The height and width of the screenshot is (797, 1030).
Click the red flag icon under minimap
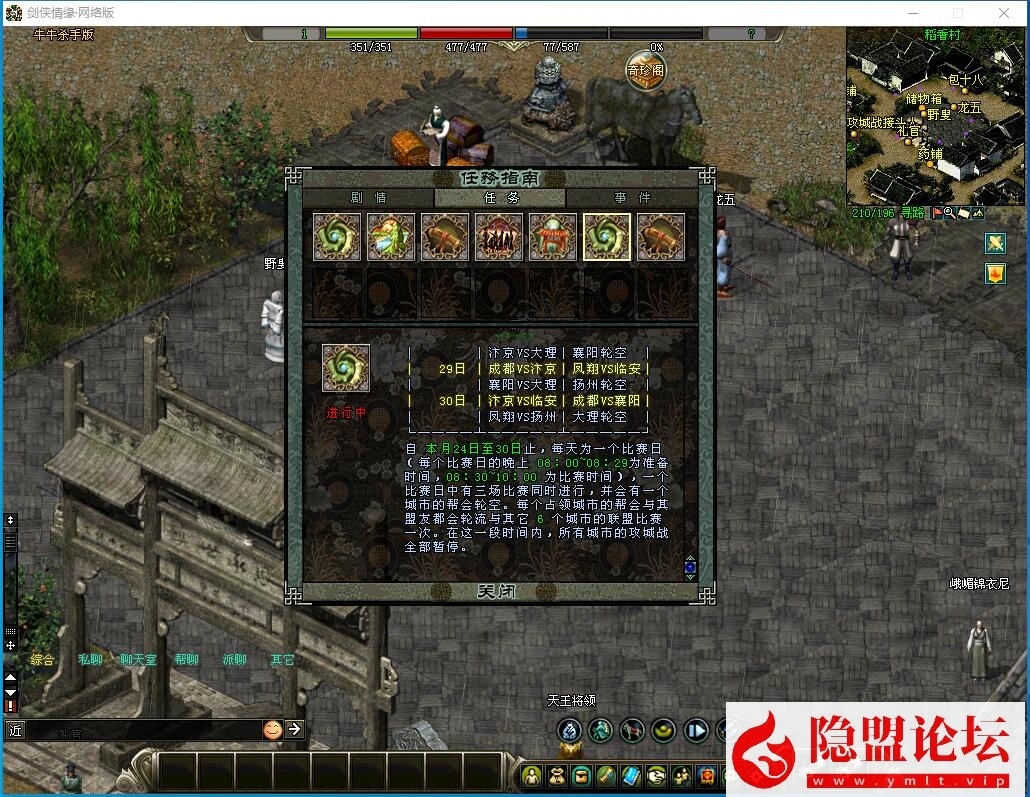coord(938,213)
